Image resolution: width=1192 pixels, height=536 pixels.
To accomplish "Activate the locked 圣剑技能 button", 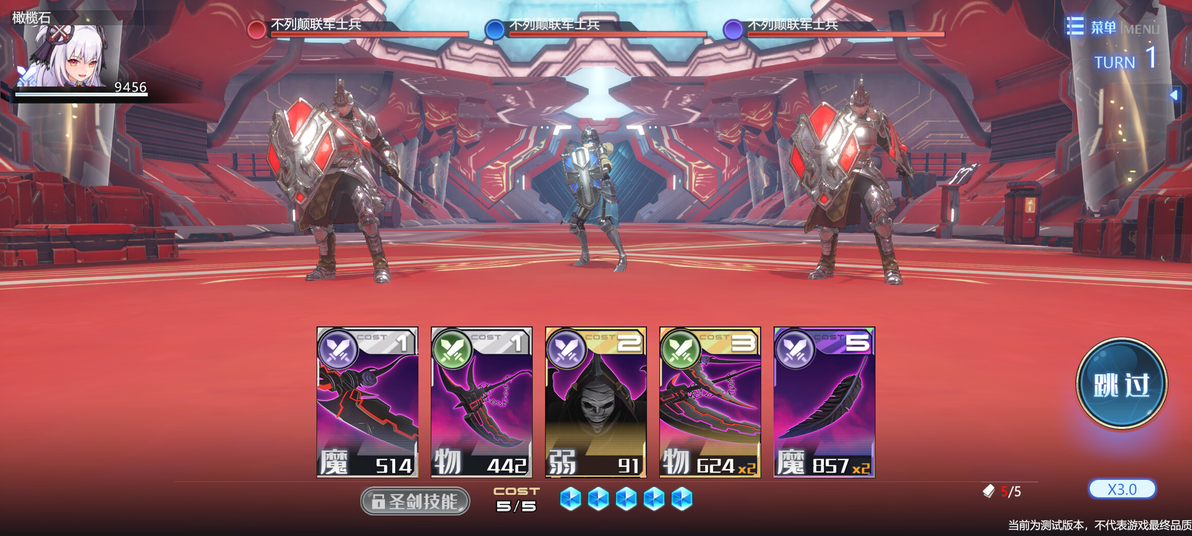I will pos(415,501).
